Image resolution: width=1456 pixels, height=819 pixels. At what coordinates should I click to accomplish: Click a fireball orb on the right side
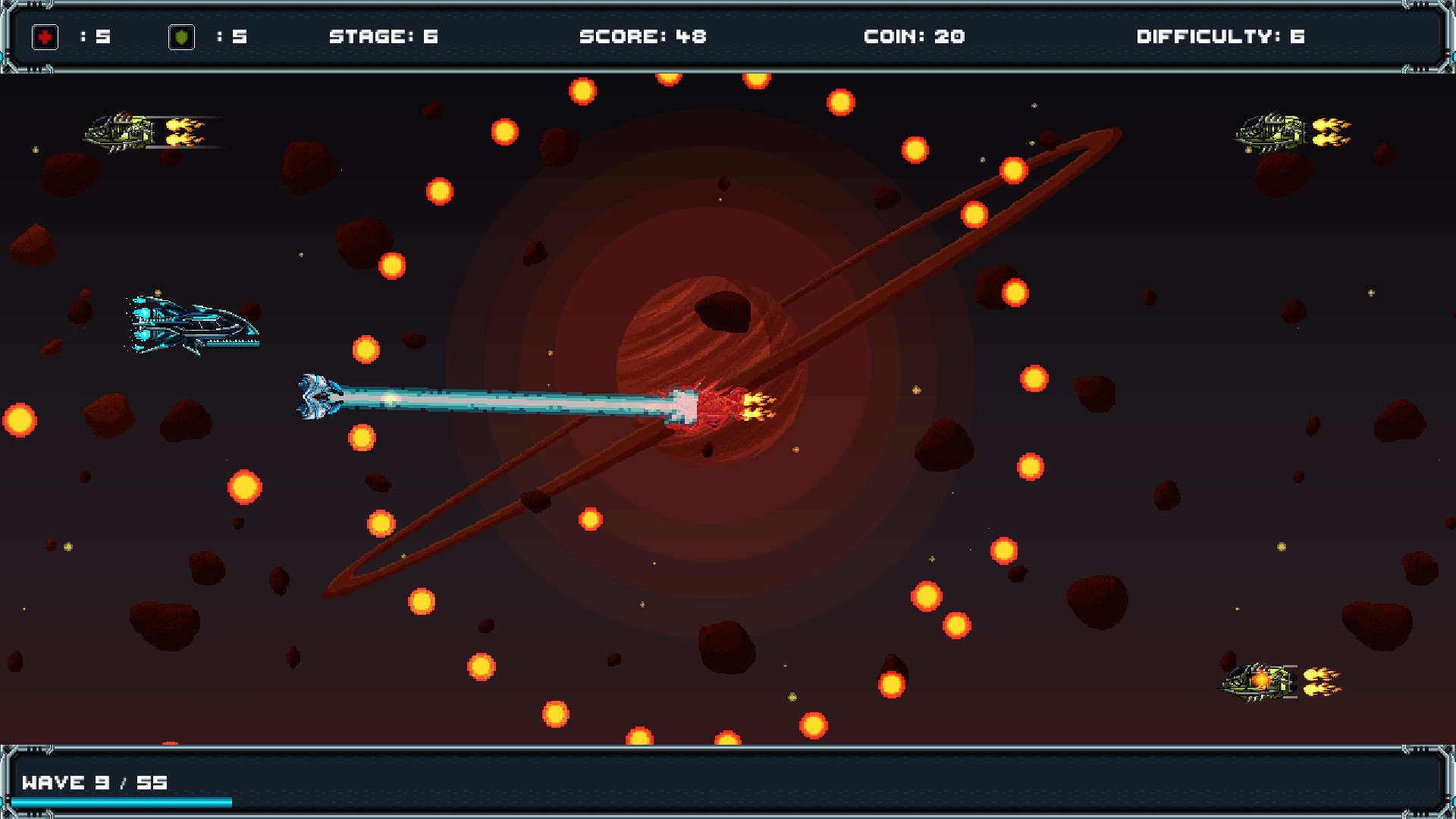(1034, 380)
